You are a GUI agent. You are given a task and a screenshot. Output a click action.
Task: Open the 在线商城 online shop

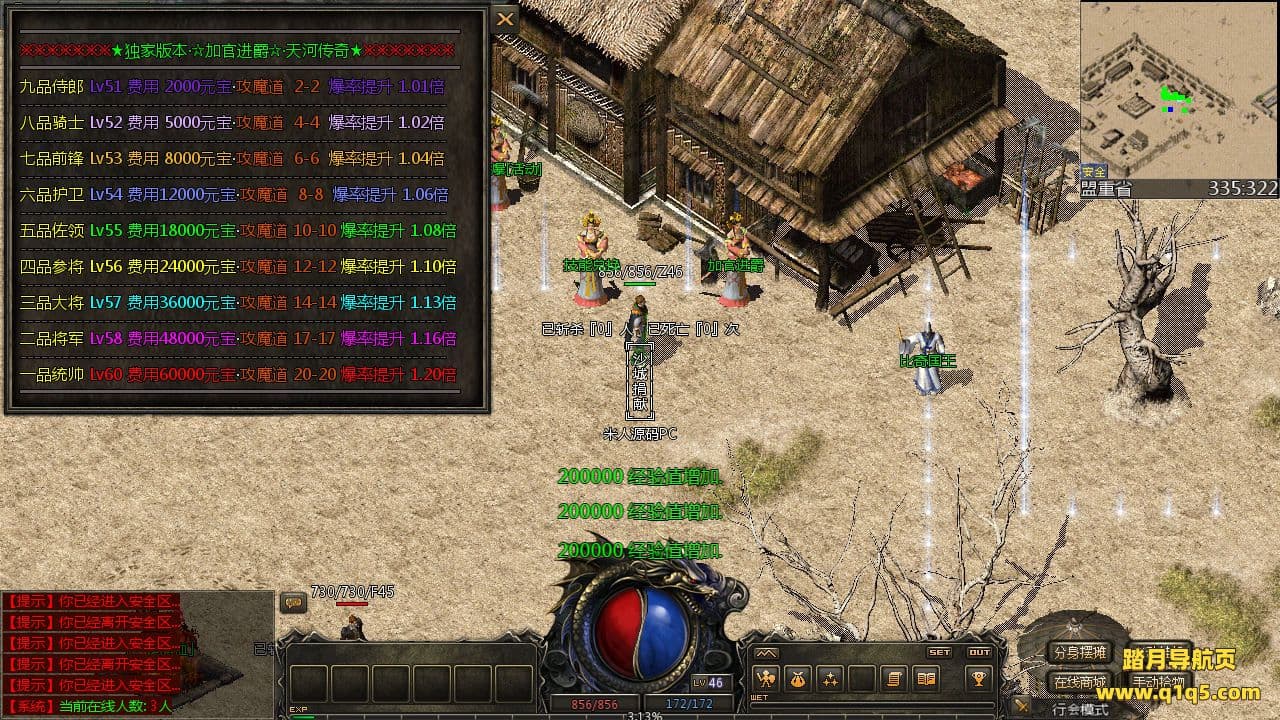coord(1080,683)
